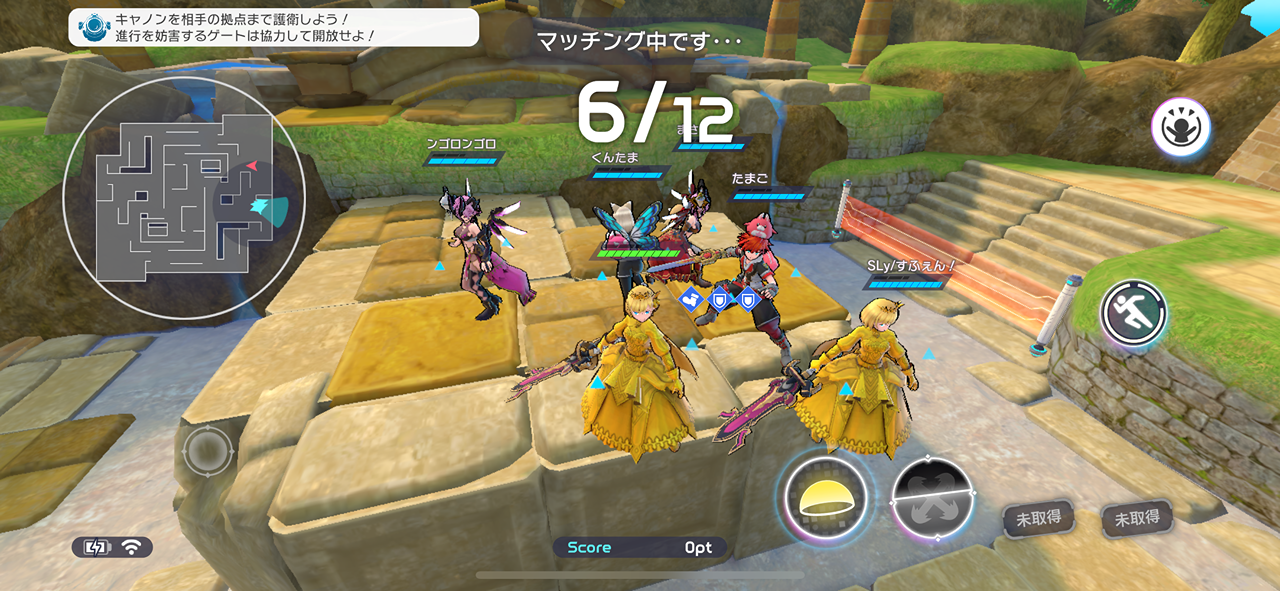Image resolution: width=1280 pixels, height=591 pixels.
Task: Tap the virtual joystick control
Action: [208, 451]
